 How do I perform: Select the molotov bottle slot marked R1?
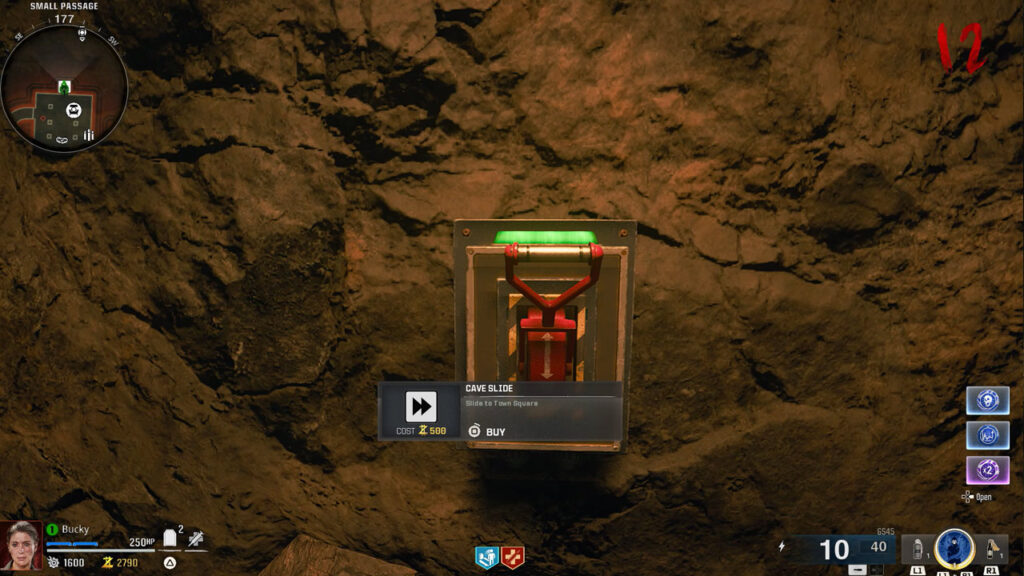click(x=993, y=550)
